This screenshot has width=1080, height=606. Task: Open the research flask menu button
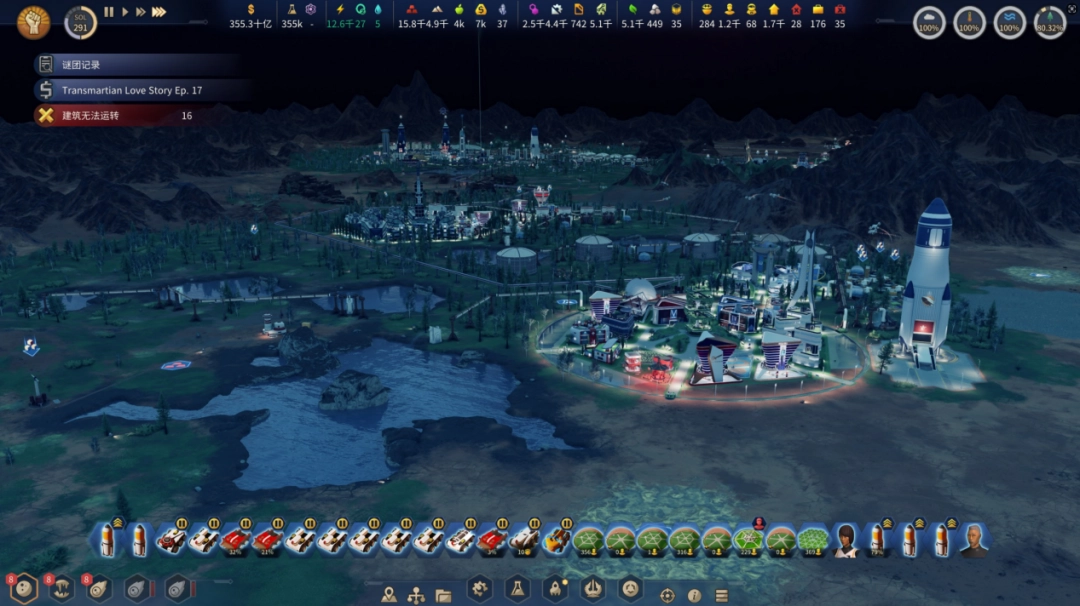point(517,589)
